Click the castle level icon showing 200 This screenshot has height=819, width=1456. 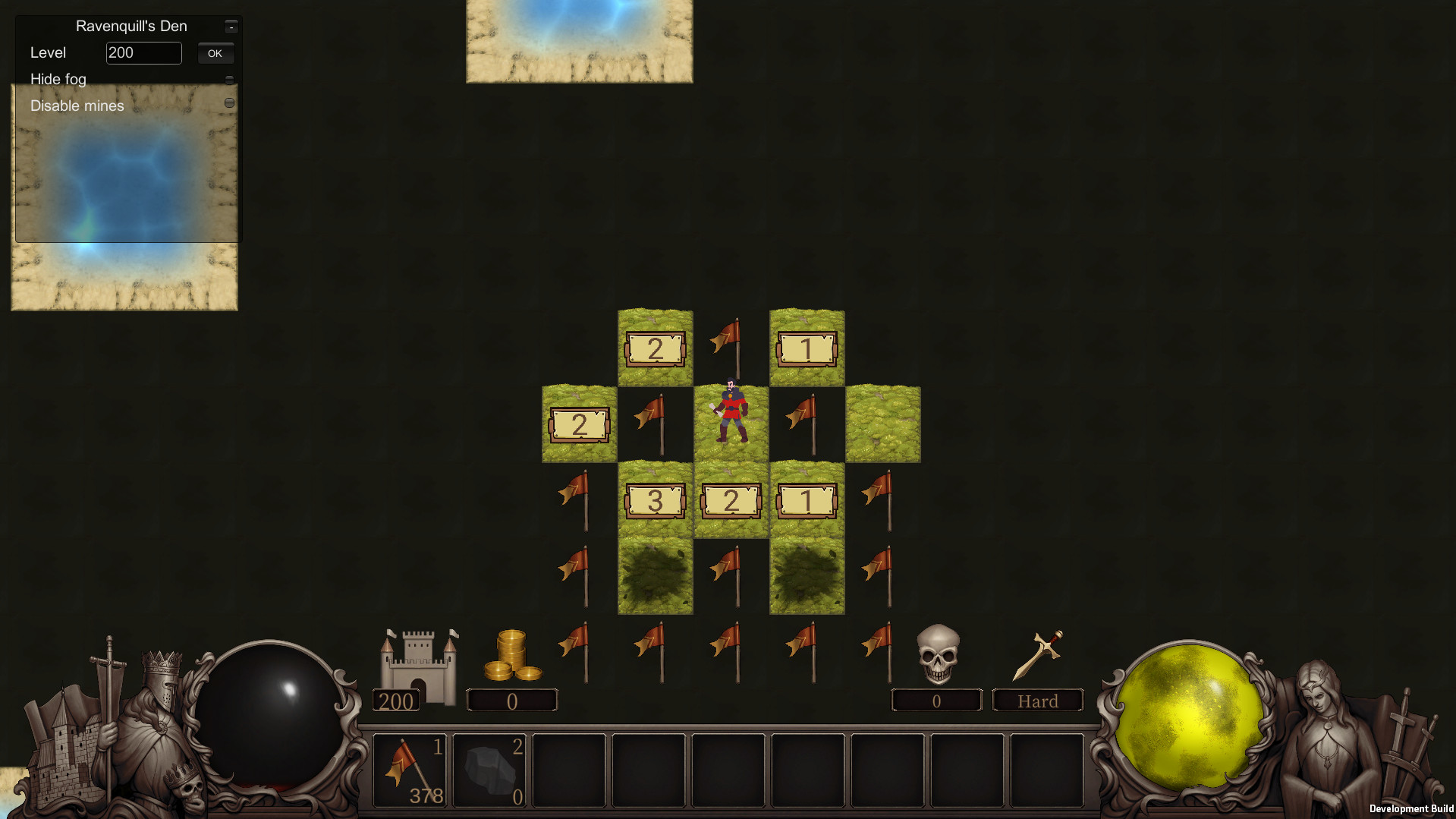(418, 657)
